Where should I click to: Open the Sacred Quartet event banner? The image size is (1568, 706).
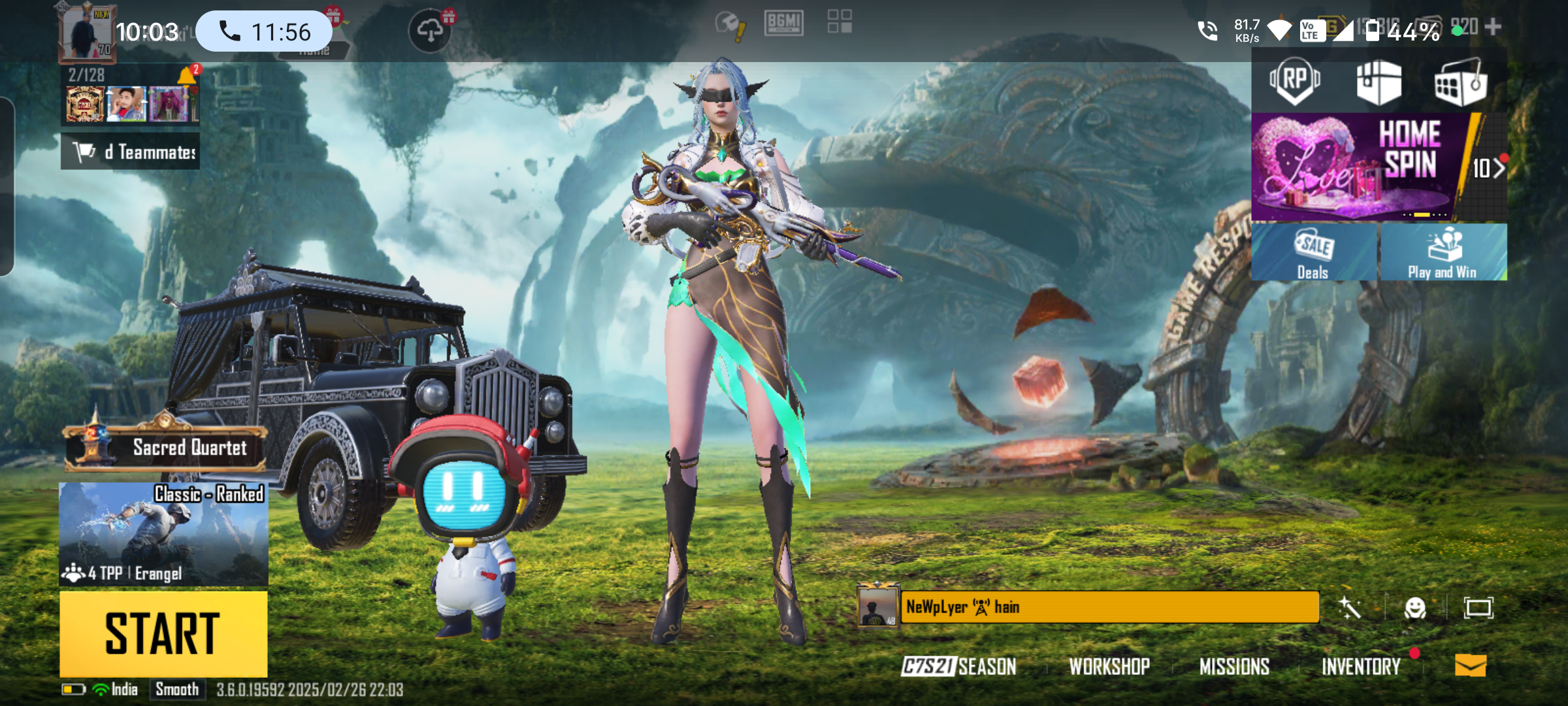166,447
